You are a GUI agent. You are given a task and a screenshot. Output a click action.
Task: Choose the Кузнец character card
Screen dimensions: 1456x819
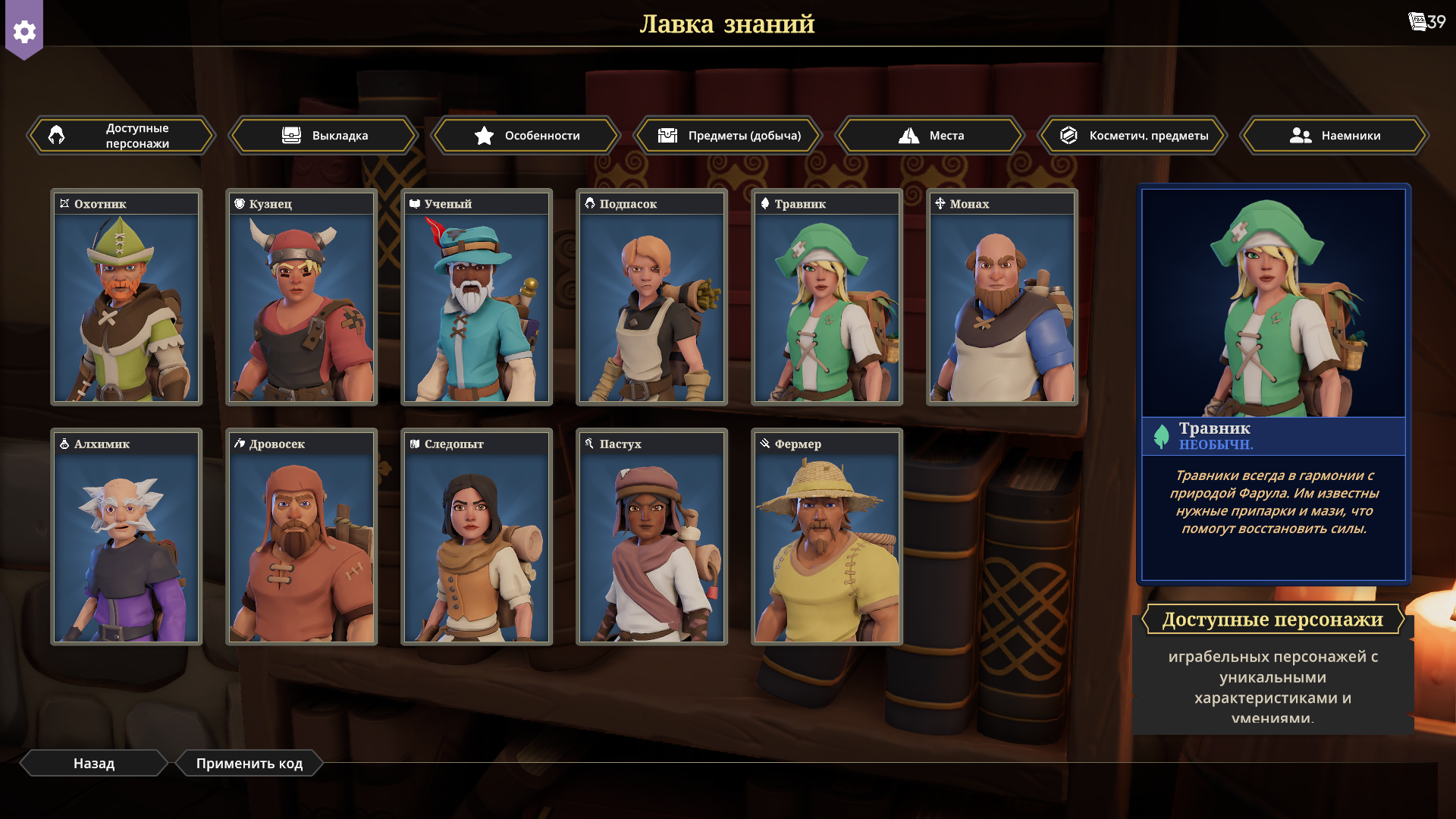302,297
